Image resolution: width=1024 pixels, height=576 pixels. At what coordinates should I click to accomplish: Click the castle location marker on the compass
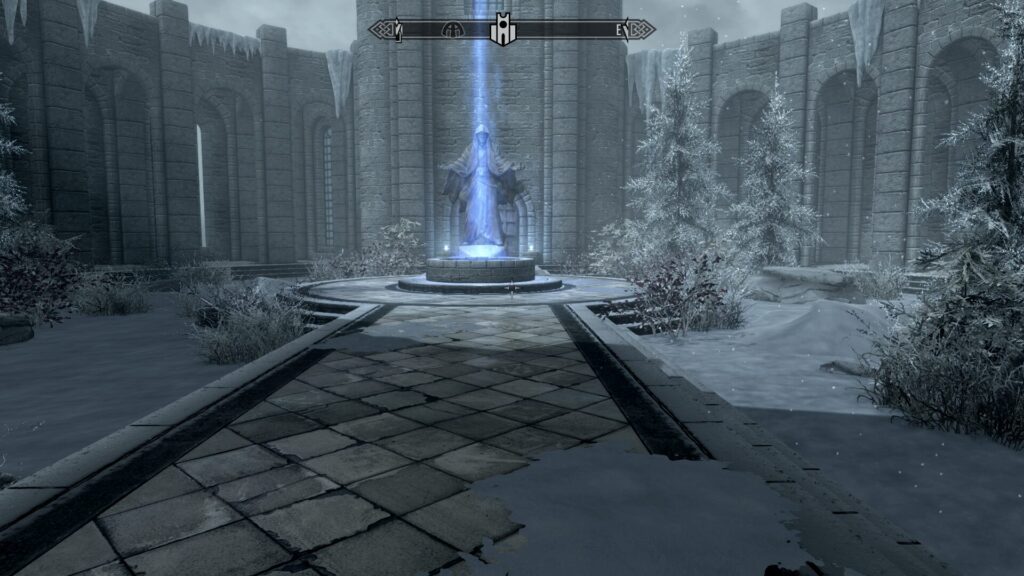click(501, 30)
